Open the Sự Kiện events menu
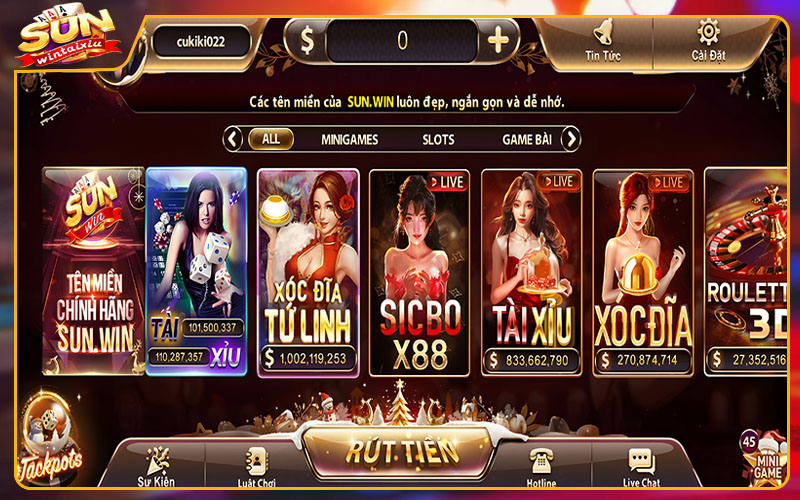This screenshot has width=800, height=500. (x=156, y=467)
